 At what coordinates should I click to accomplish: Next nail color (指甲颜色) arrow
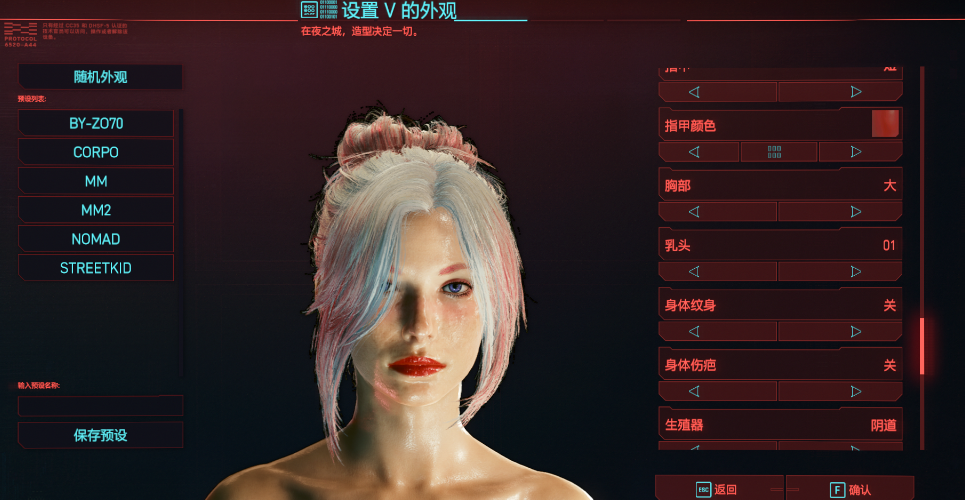click(856, 152)
